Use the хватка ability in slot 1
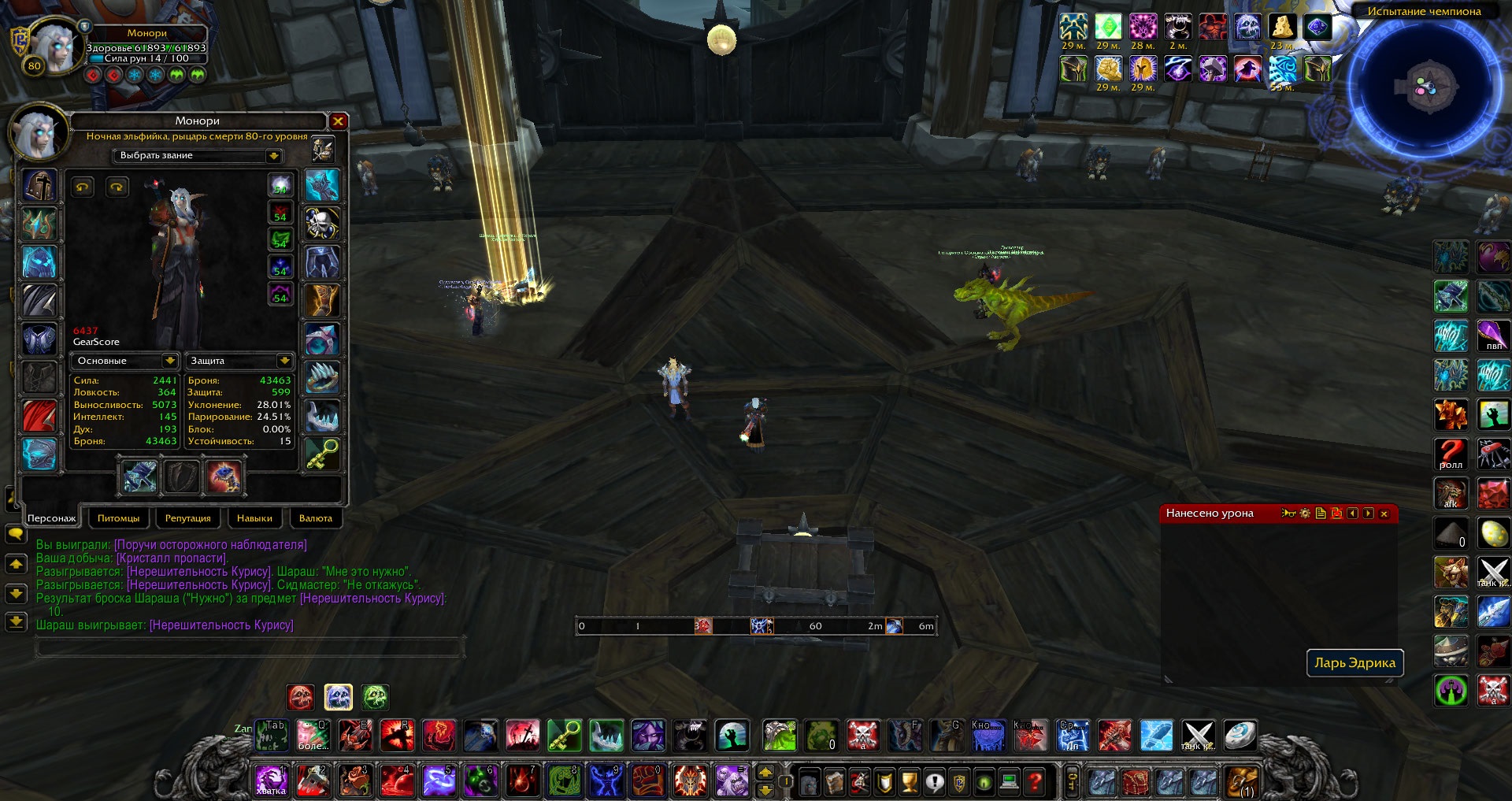 tap(270, 781)
